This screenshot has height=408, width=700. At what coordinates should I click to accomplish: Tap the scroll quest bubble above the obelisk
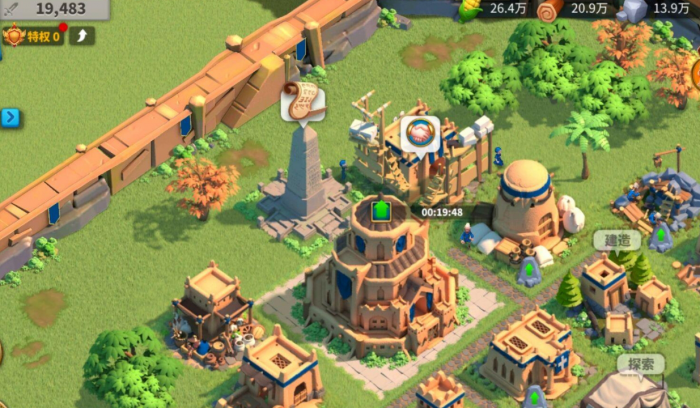click(x=300, y=103)
